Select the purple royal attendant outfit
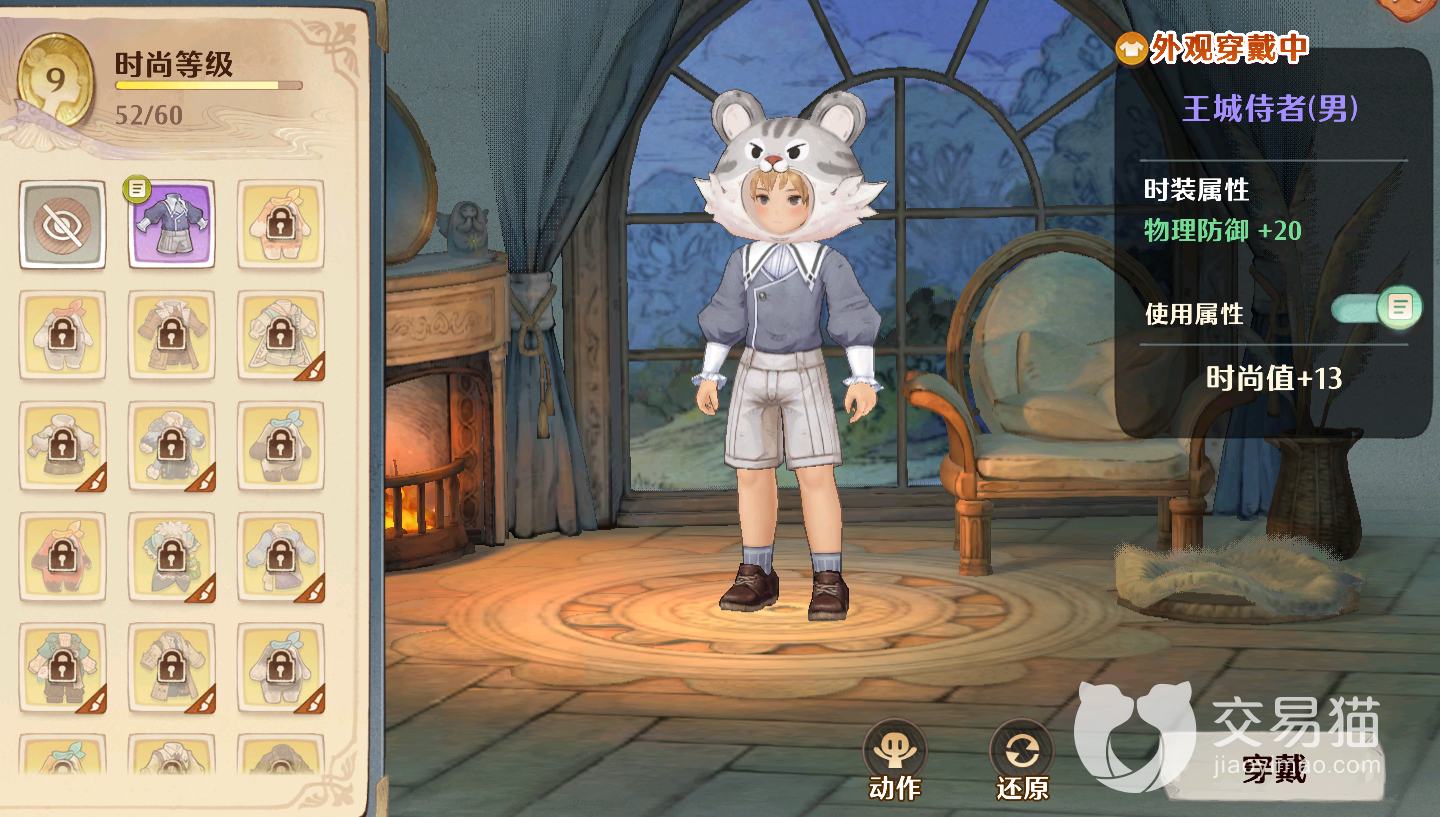Viewport: 1440px width, 817px height. 171,225
